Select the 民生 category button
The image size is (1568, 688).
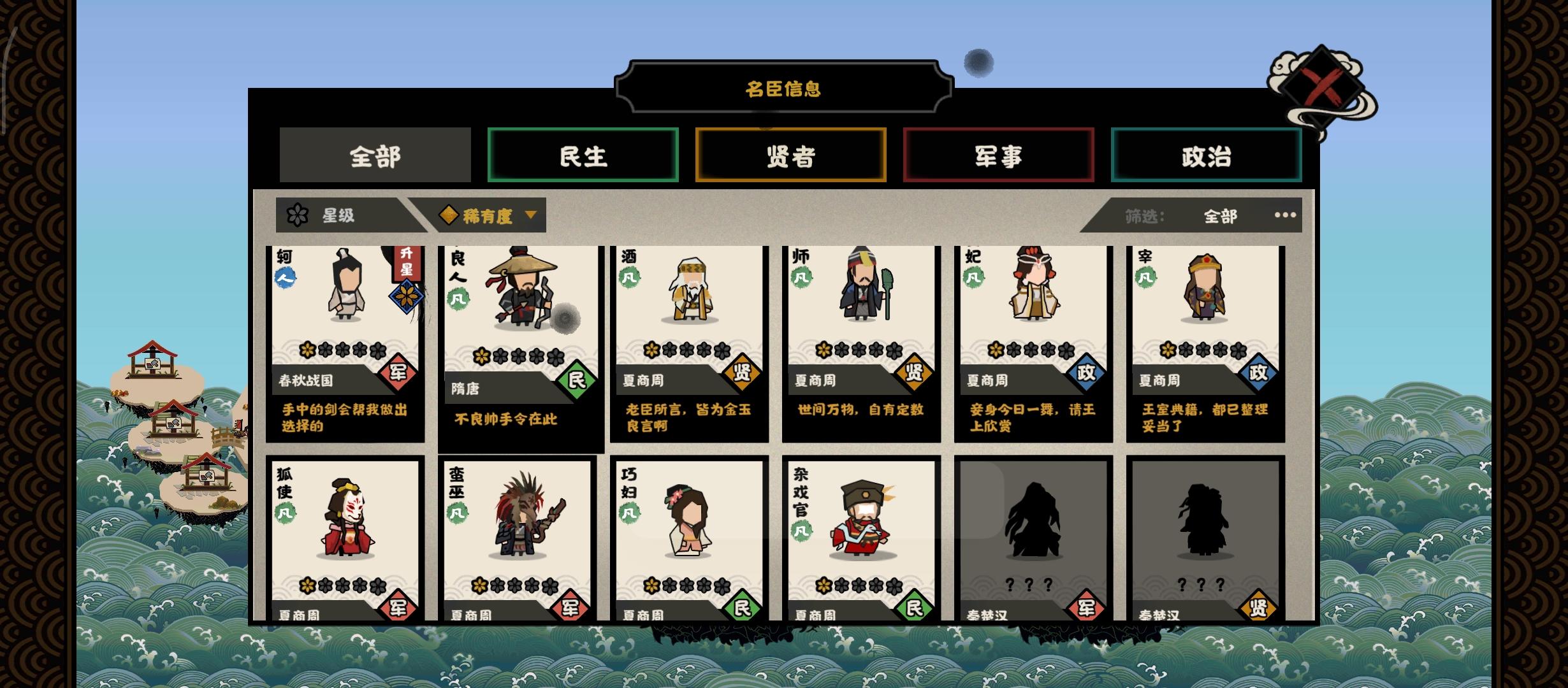(x=583, y=155)
